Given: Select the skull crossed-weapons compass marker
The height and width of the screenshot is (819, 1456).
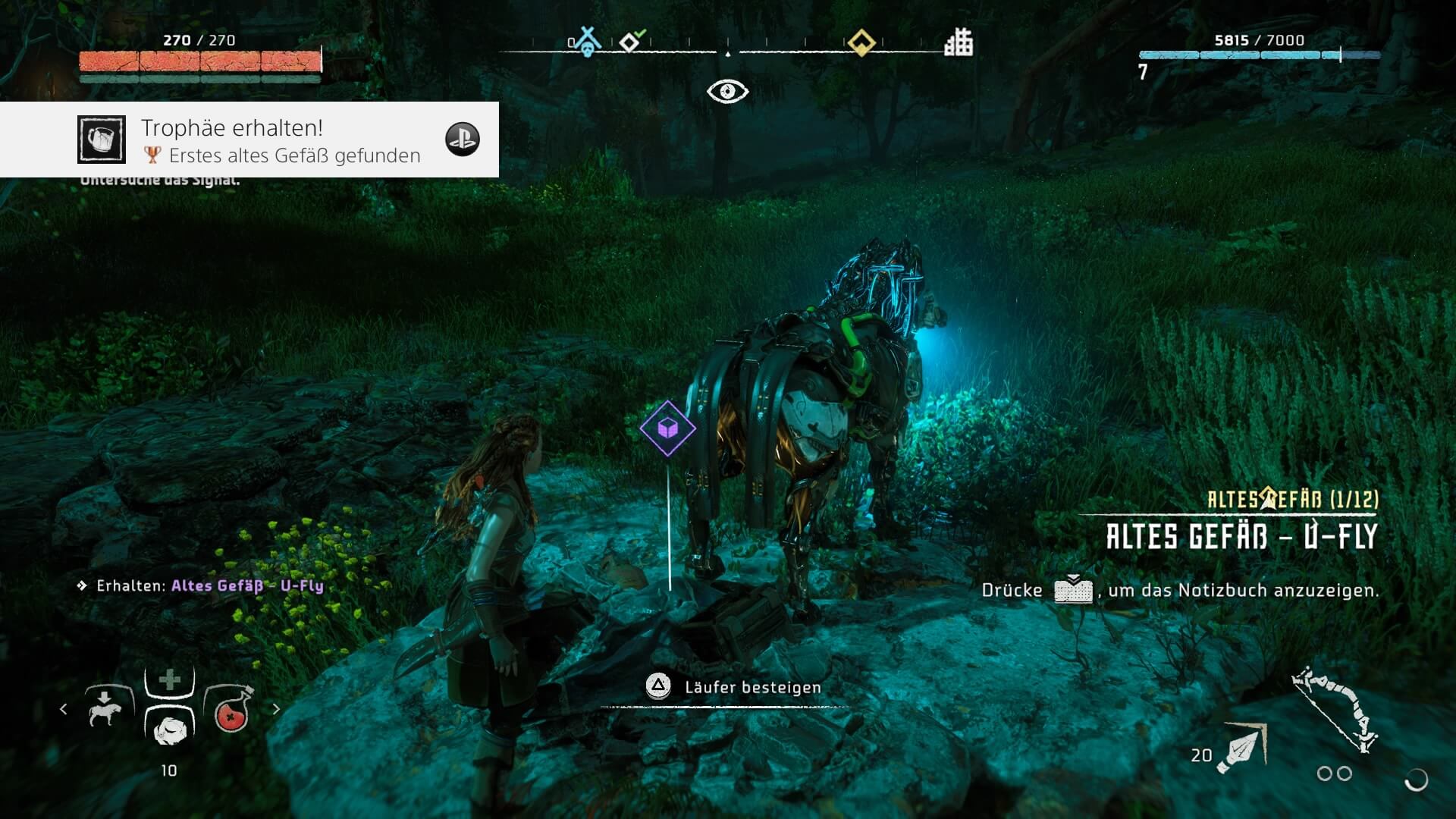Looking at the screenshot, I should [x=587, y=42].
